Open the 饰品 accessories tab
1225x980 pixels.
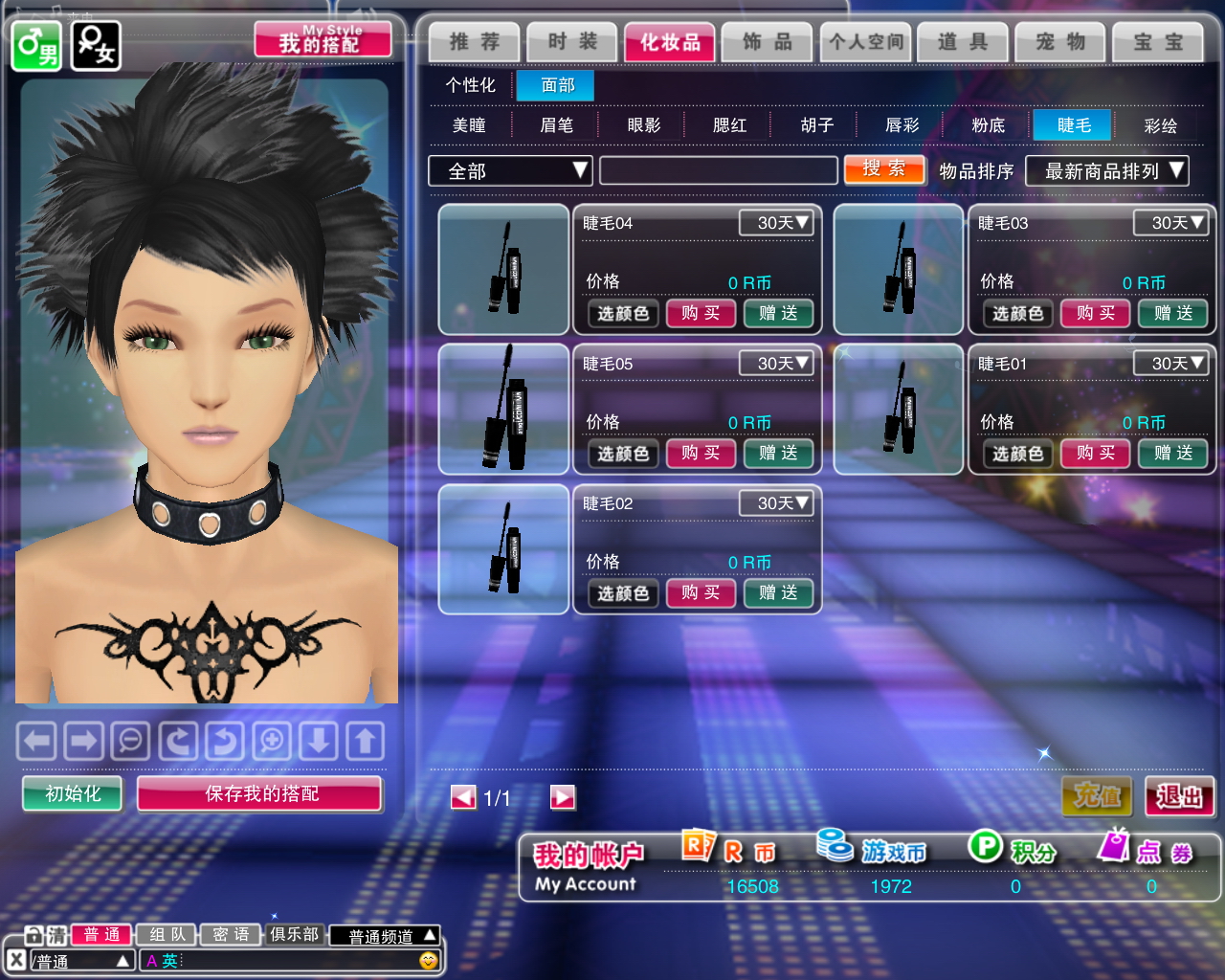(x=768, y=42)
